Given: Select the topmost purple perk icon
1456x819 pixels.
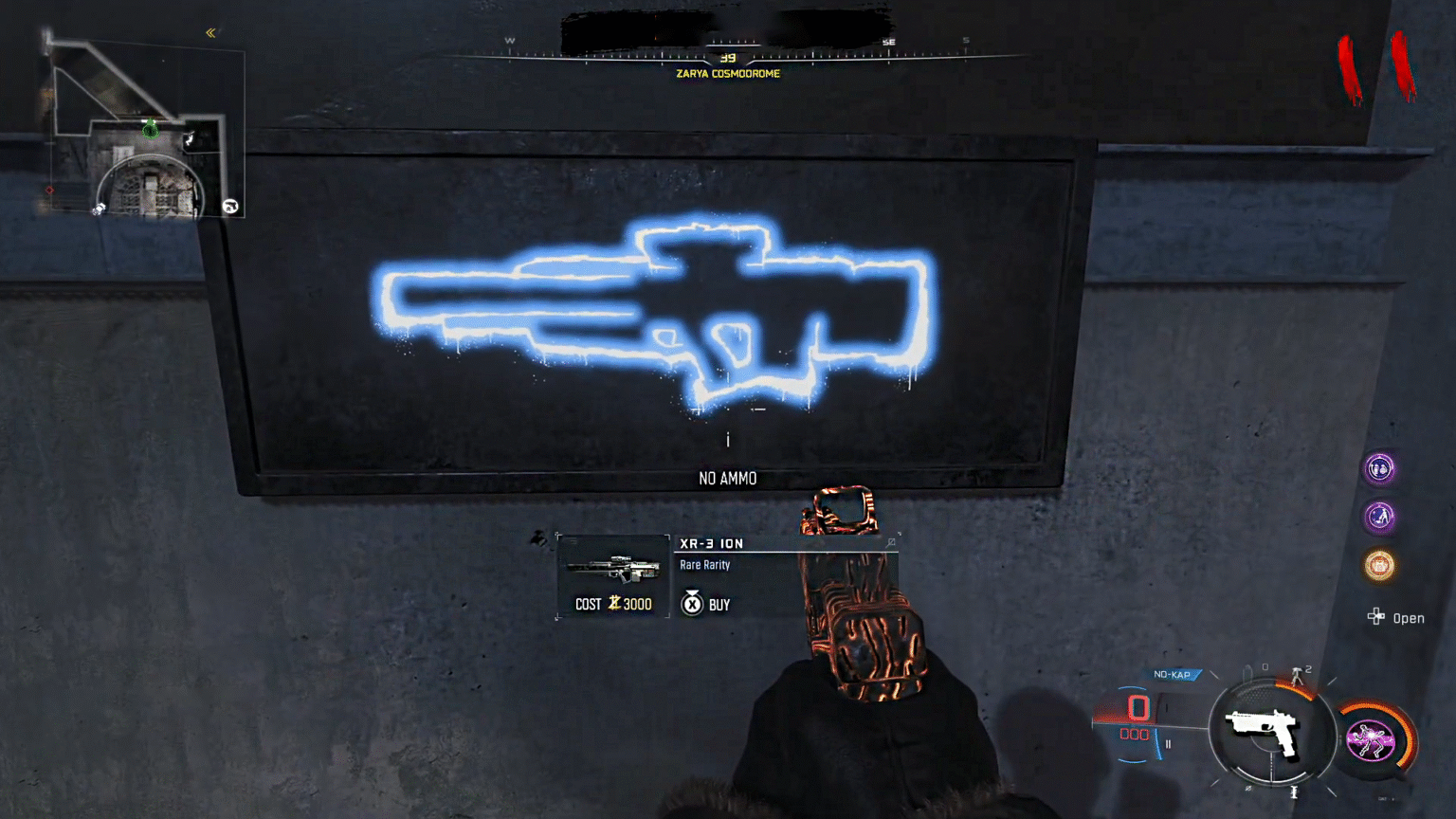Looking at the screenshot, I should 1379,469.
